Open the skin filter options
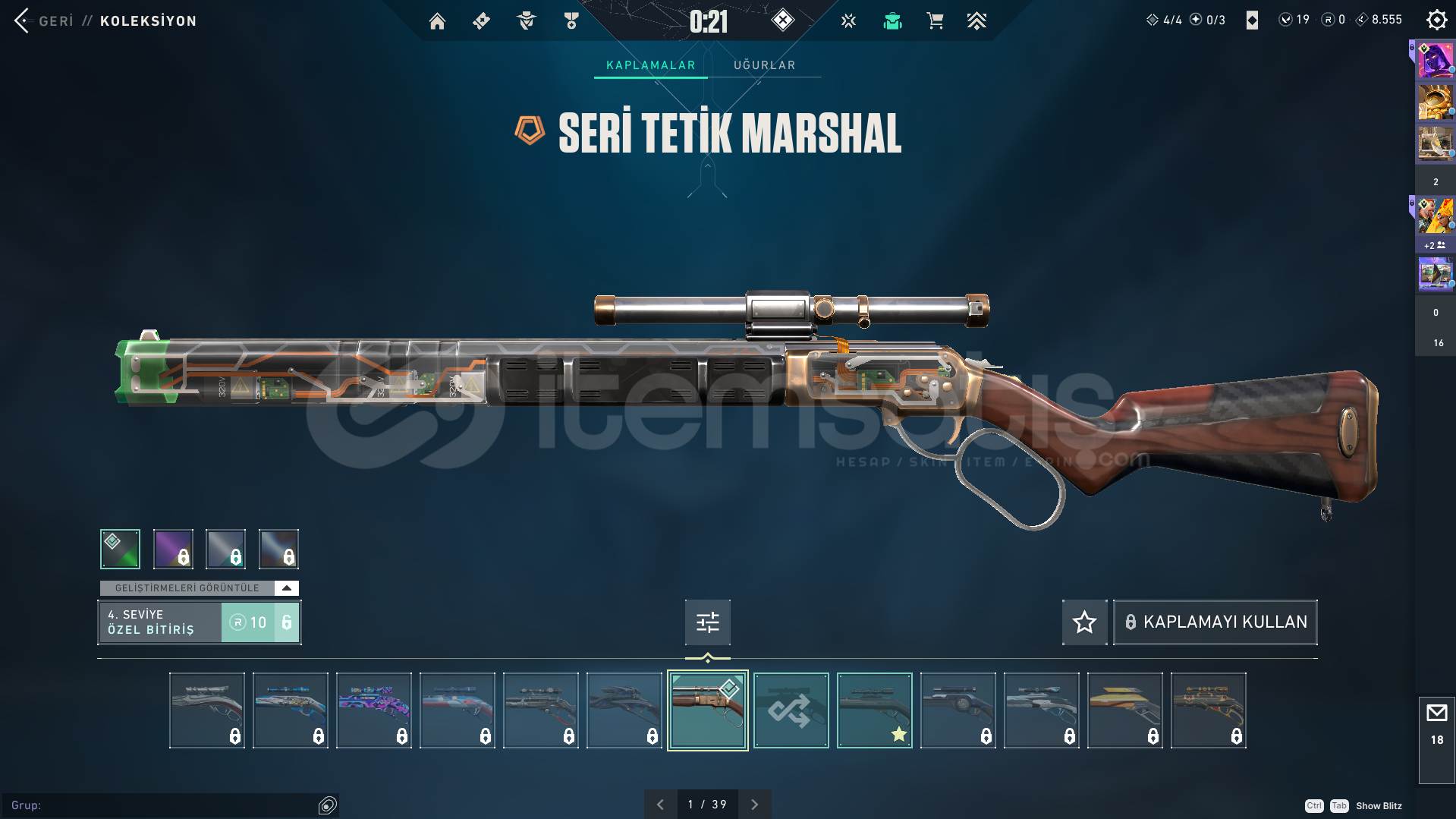The width and height of the screenshot is (1456, 819). point(707,622)
